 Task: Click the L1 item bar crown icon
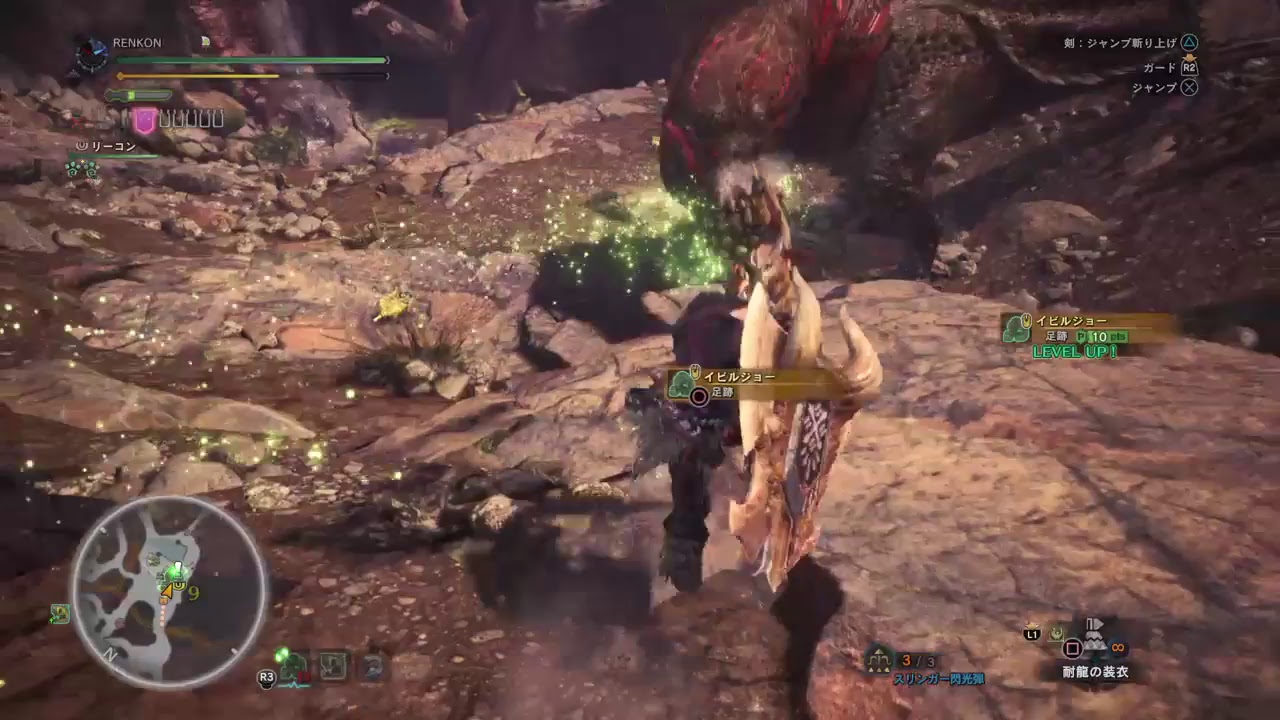(1031, 625)
